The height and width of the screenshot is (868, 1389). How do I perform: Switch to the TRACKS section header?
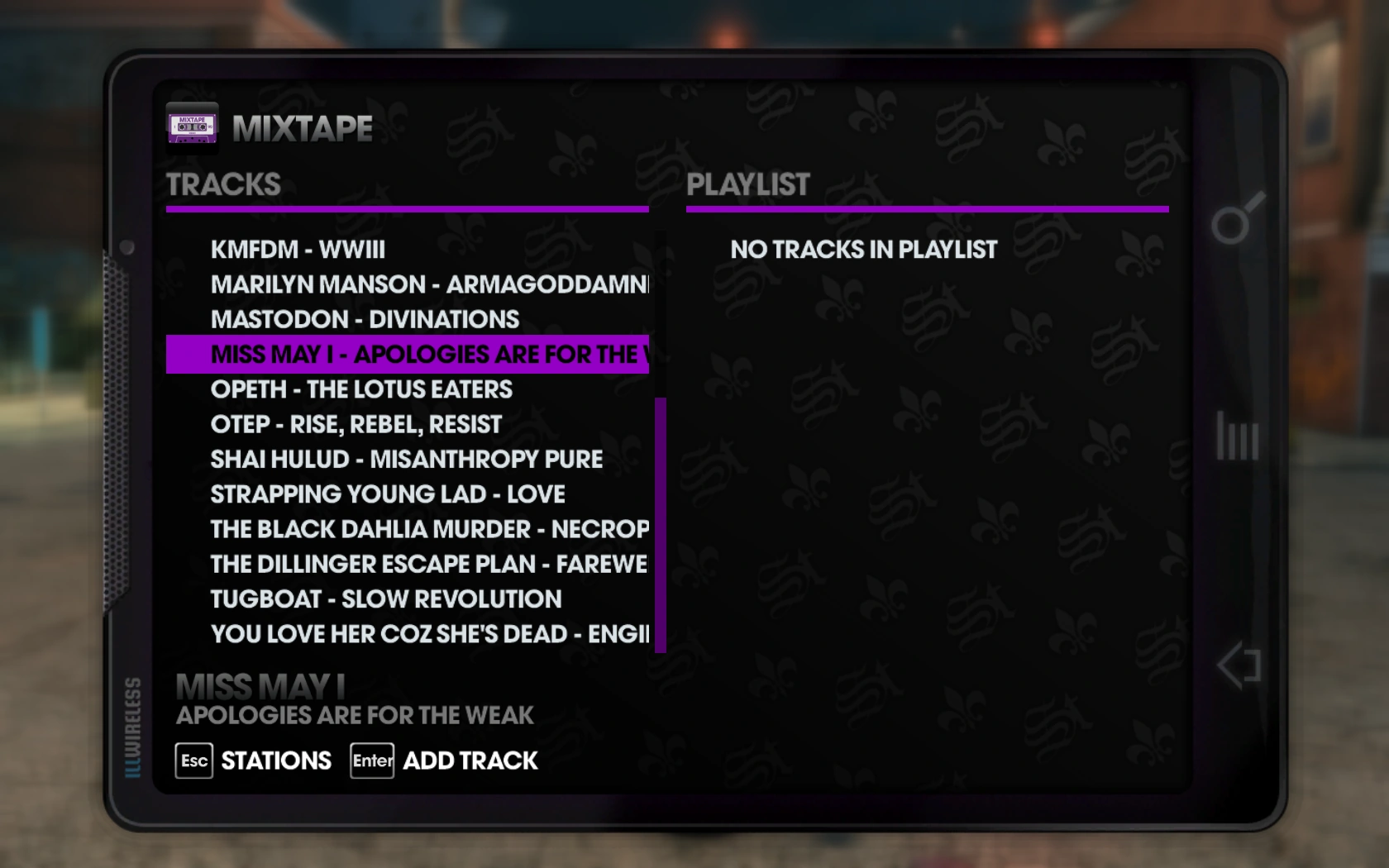tap(223, 184)
